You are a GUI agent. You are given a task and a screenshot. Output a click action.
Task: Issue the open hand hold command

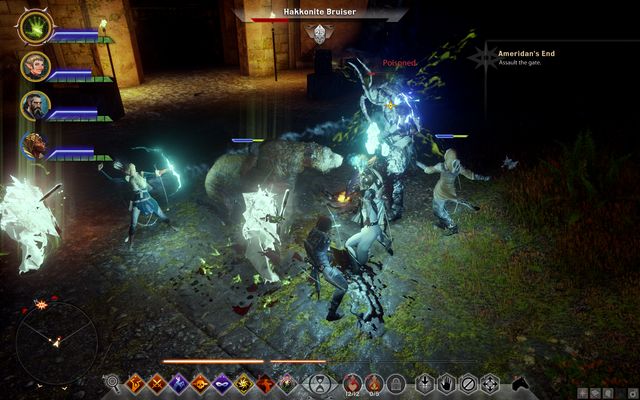(x=446, y=382)
